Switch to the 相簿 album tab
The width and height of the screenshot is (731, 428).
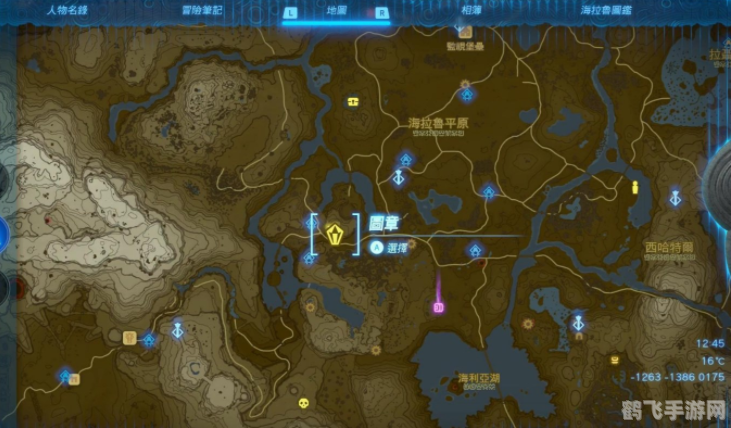coord(468,11)
